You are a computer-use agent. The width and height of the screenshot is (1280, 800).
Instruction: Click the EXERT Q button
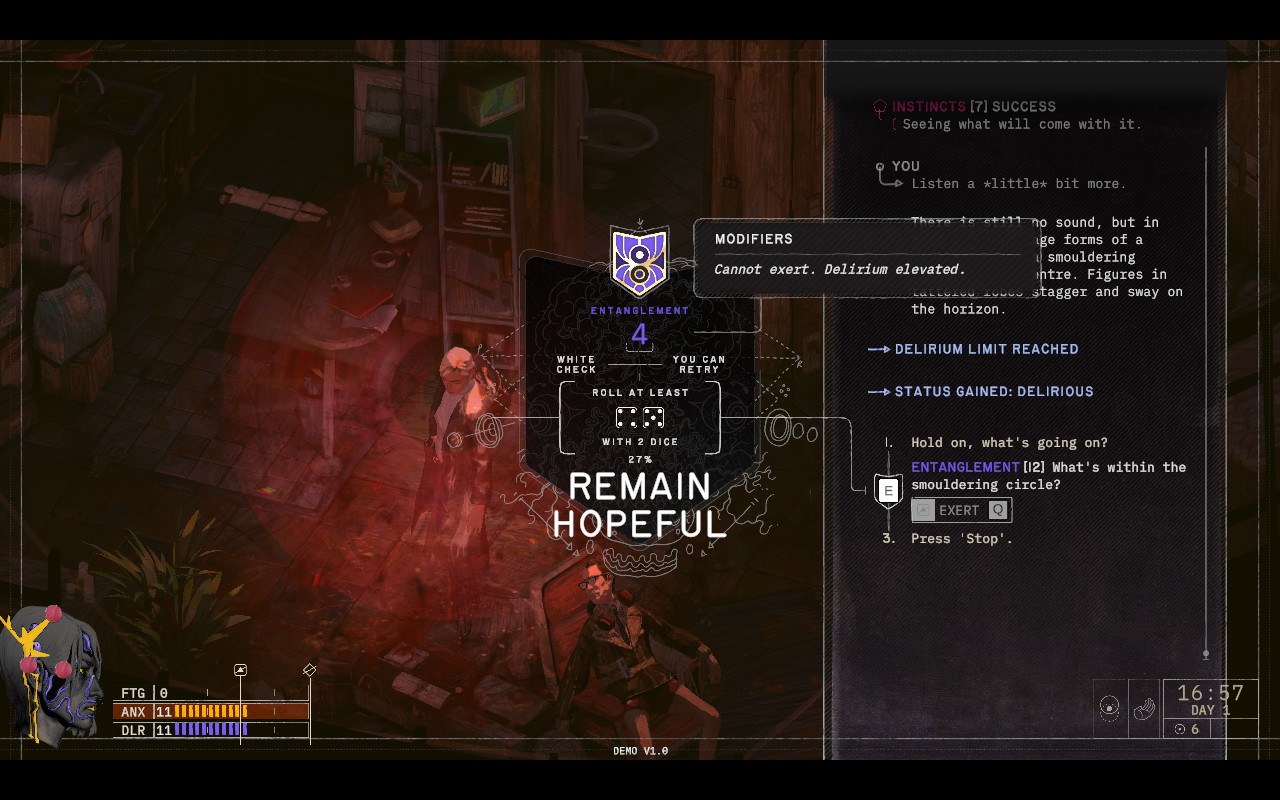[961, 510]
